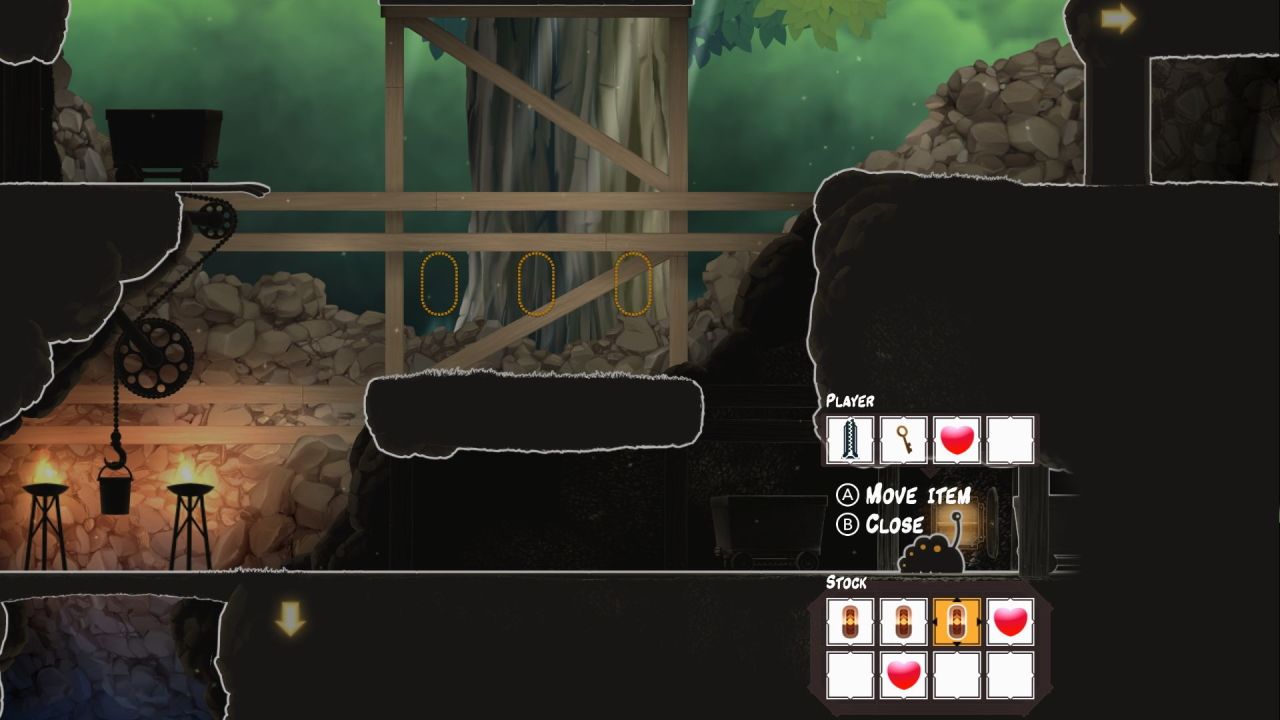Viewport: 1280px width, 720px height.
Task: Toggle the highlighted capsule slot selection
Action: click(x=957, y=622)
